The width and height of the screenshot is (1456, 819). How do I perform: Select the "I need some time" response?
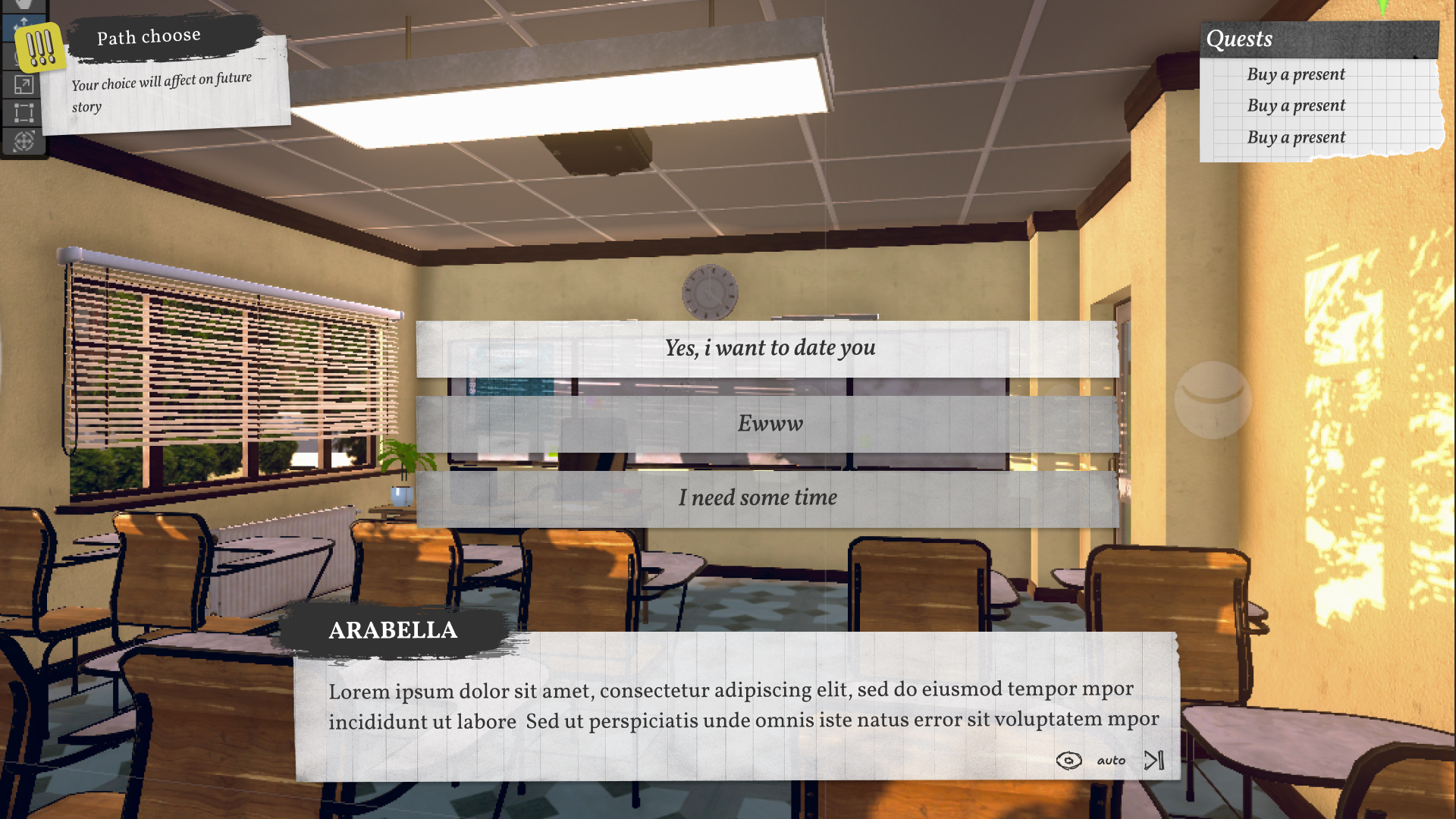click(x=758, y=497)
